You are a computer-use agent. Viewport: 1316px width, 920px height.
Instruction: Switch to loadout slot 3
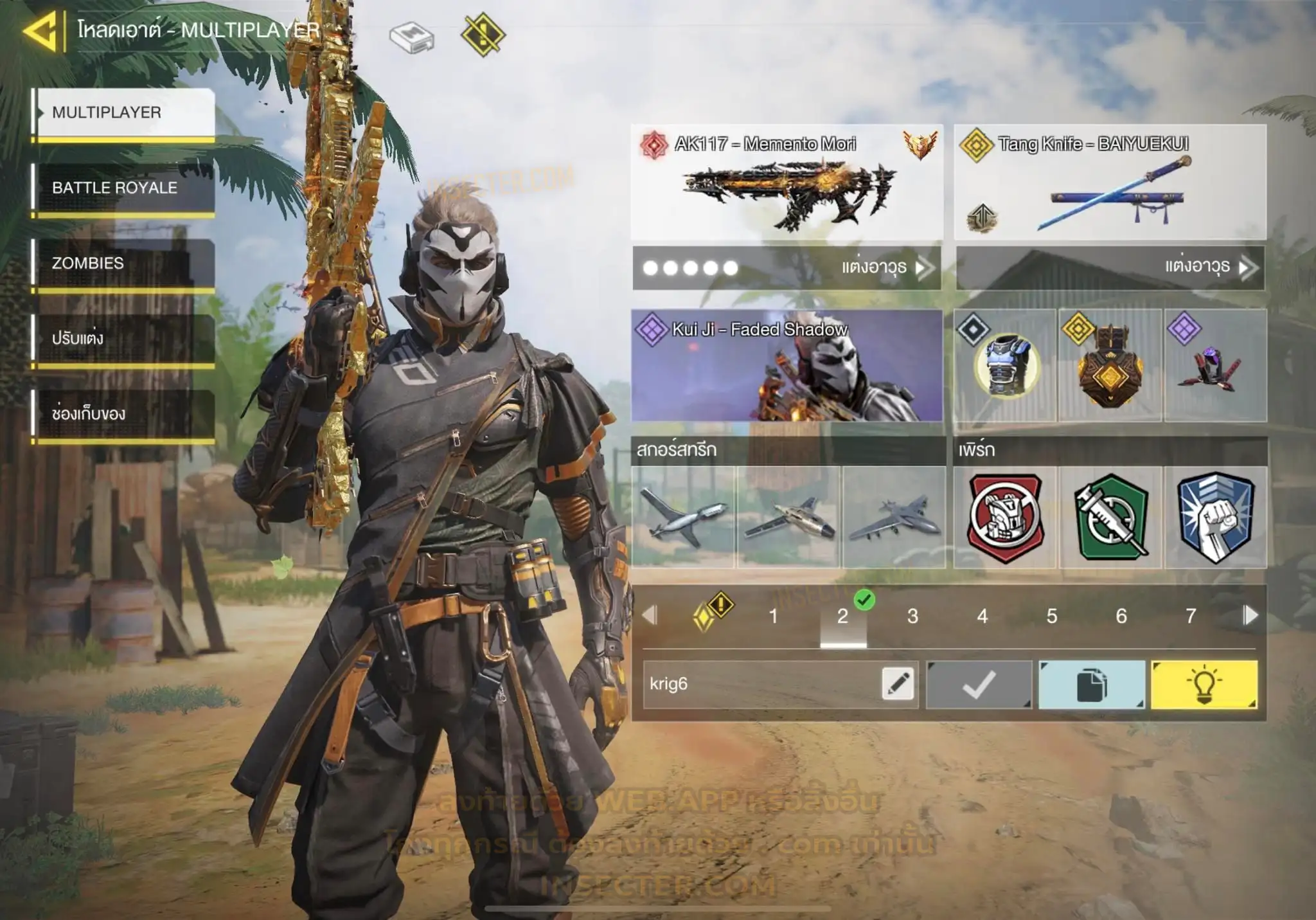pos(912,617)
